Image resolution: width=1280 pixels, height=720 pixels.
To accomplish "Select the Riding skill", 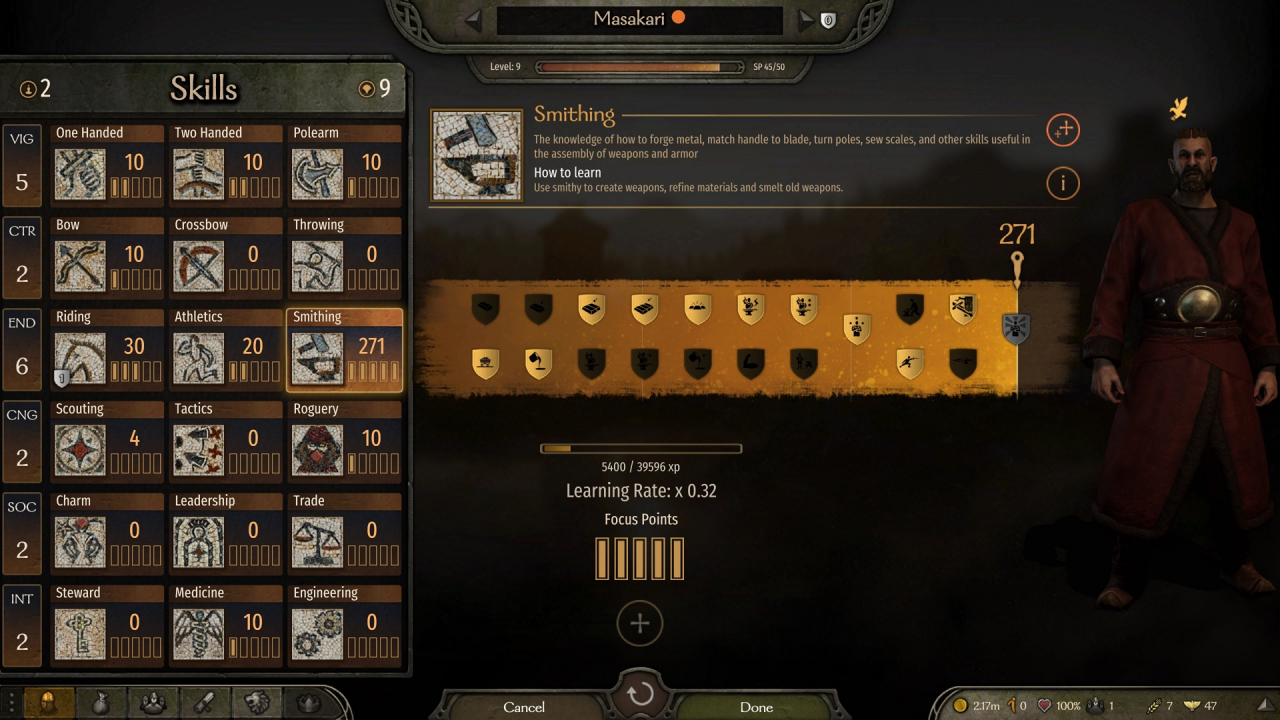I will point(107,348).
